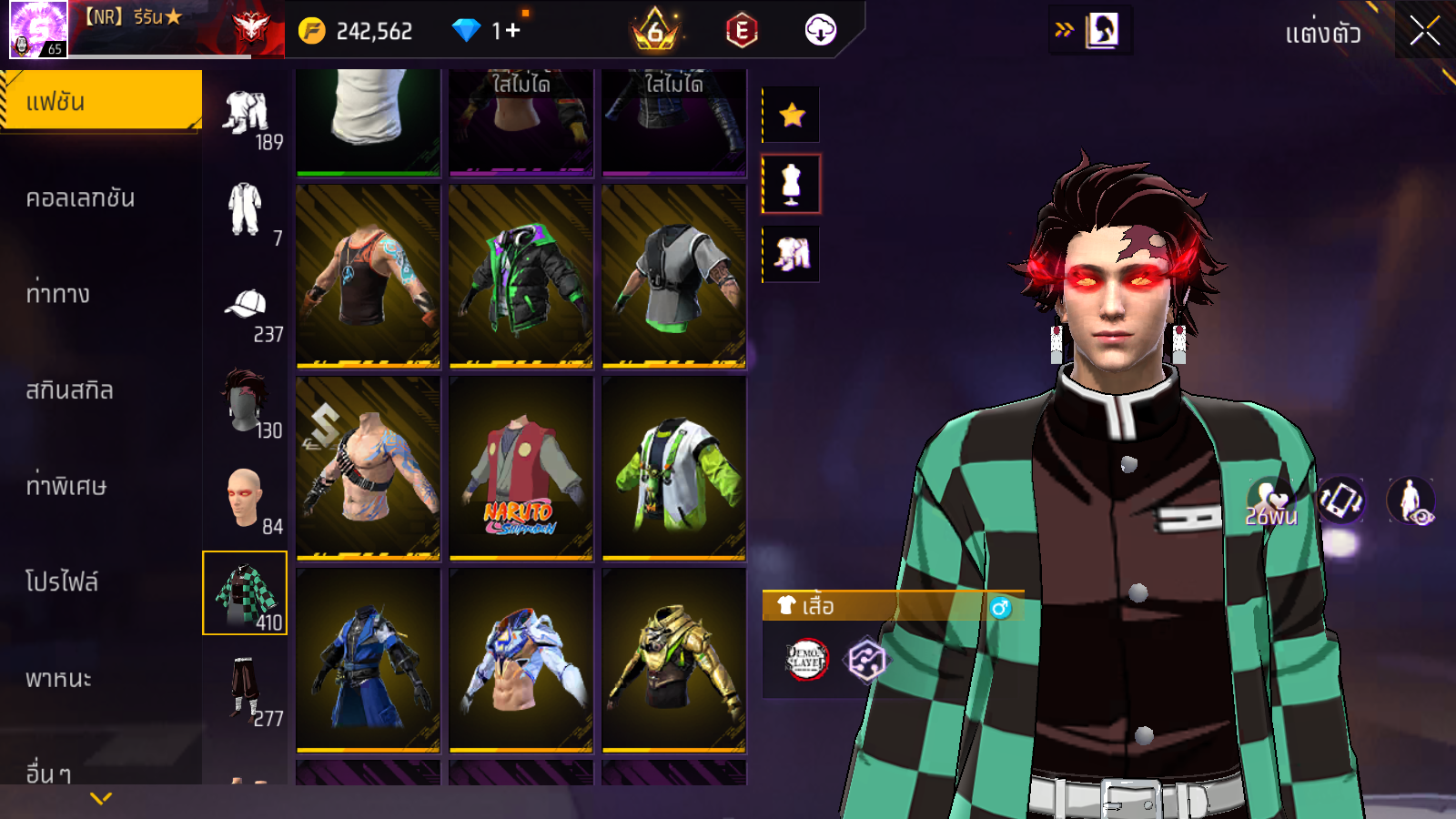The image size is (1456, 819).
Task: Show favorites with the star filter
Action: pyautogui.click(x=792, y=115)
